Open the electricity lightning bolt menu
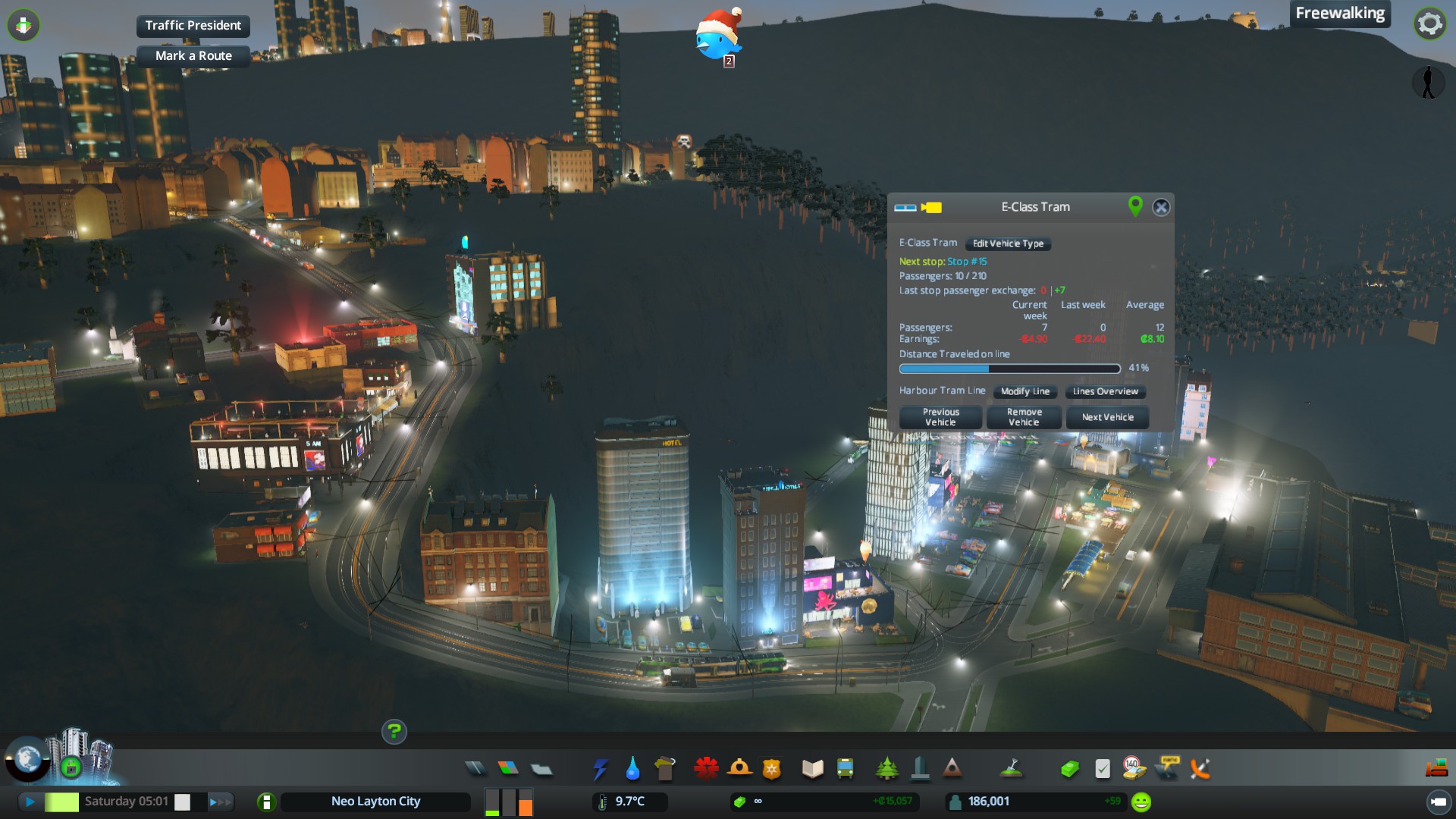The height and width of the screenshot is (819, 1456). pos(600,769)
